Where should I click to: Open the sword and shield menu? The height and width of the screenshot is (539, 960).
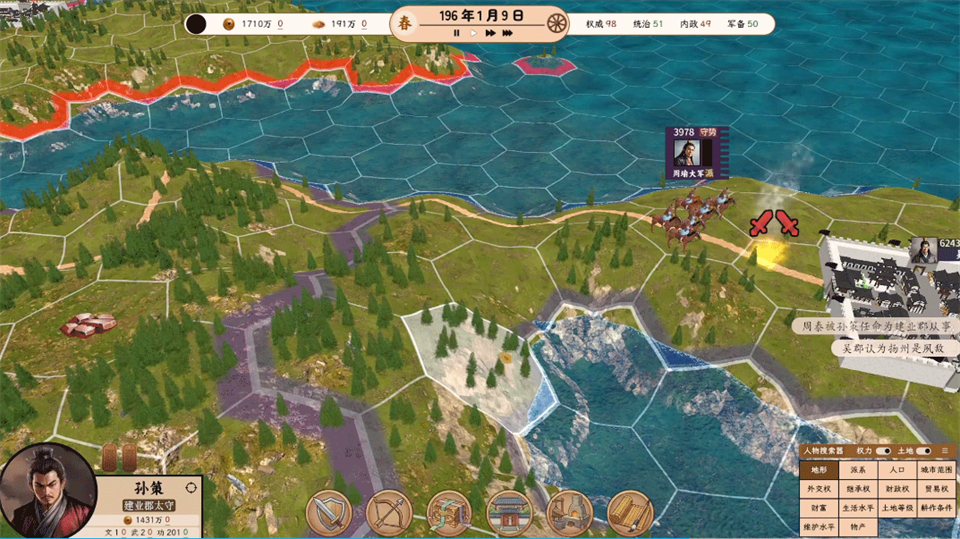coord(328,513)
